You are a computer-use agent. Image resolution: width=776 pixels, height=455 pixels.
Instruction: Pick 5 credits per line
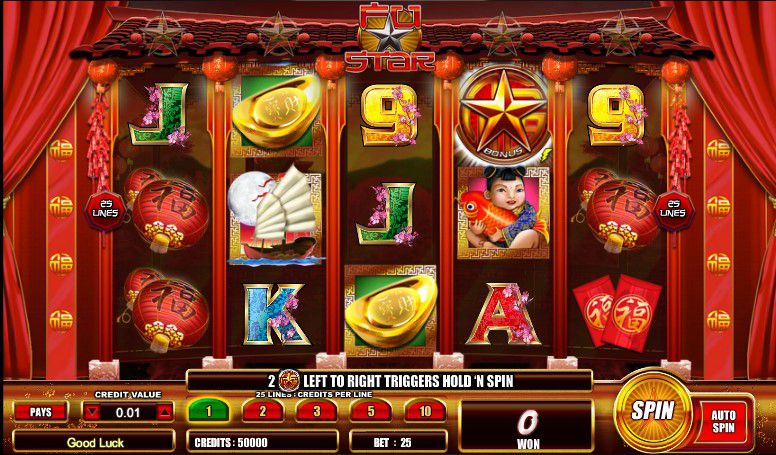point(370,410)
